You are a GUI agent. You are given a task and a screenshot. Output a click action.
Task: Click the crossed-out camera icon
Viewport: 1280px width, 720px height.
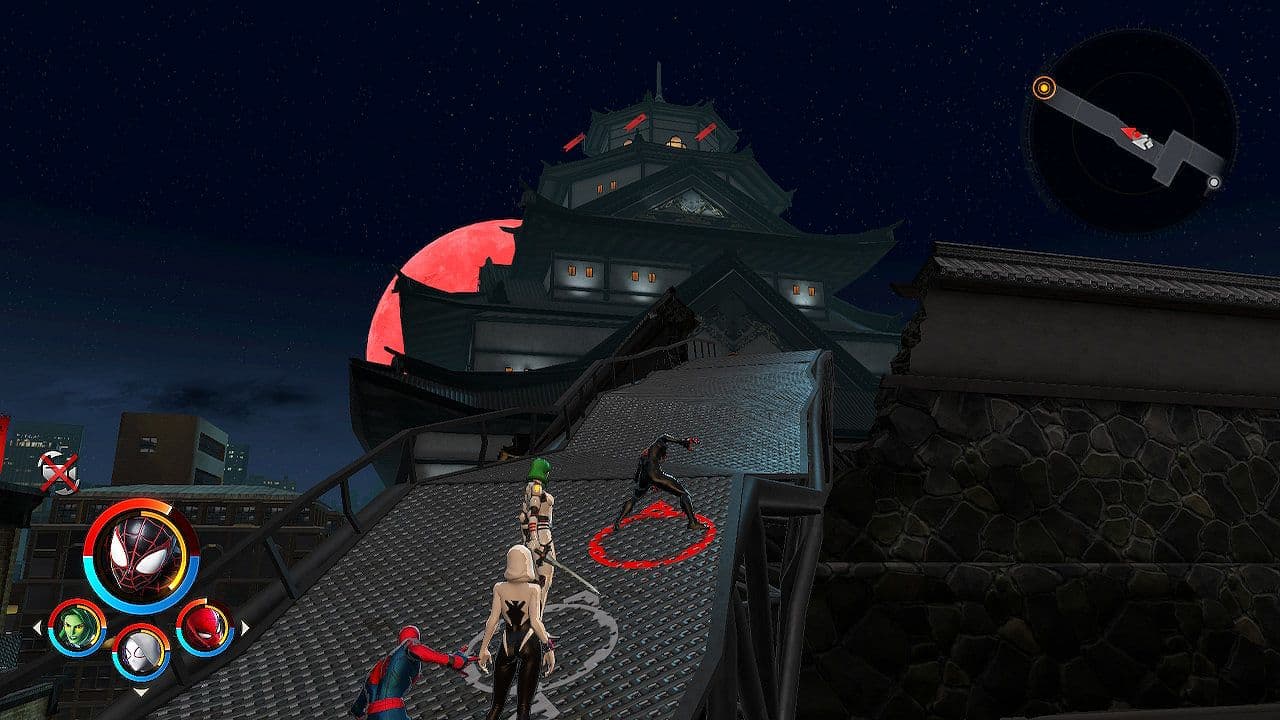(58, 473)
